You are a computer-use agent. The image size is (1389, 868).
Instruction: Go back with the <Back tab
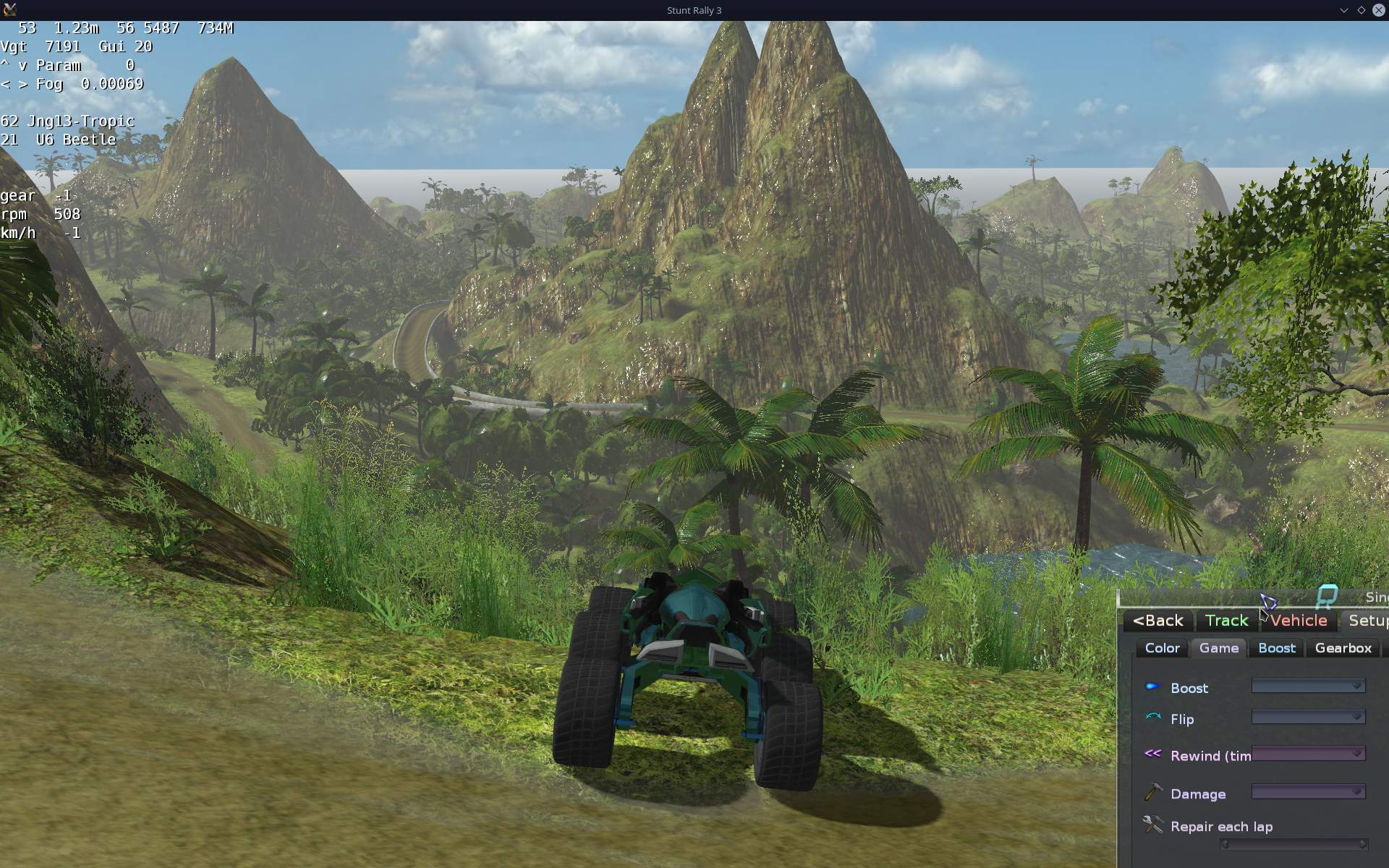[x=1158, y=621]
